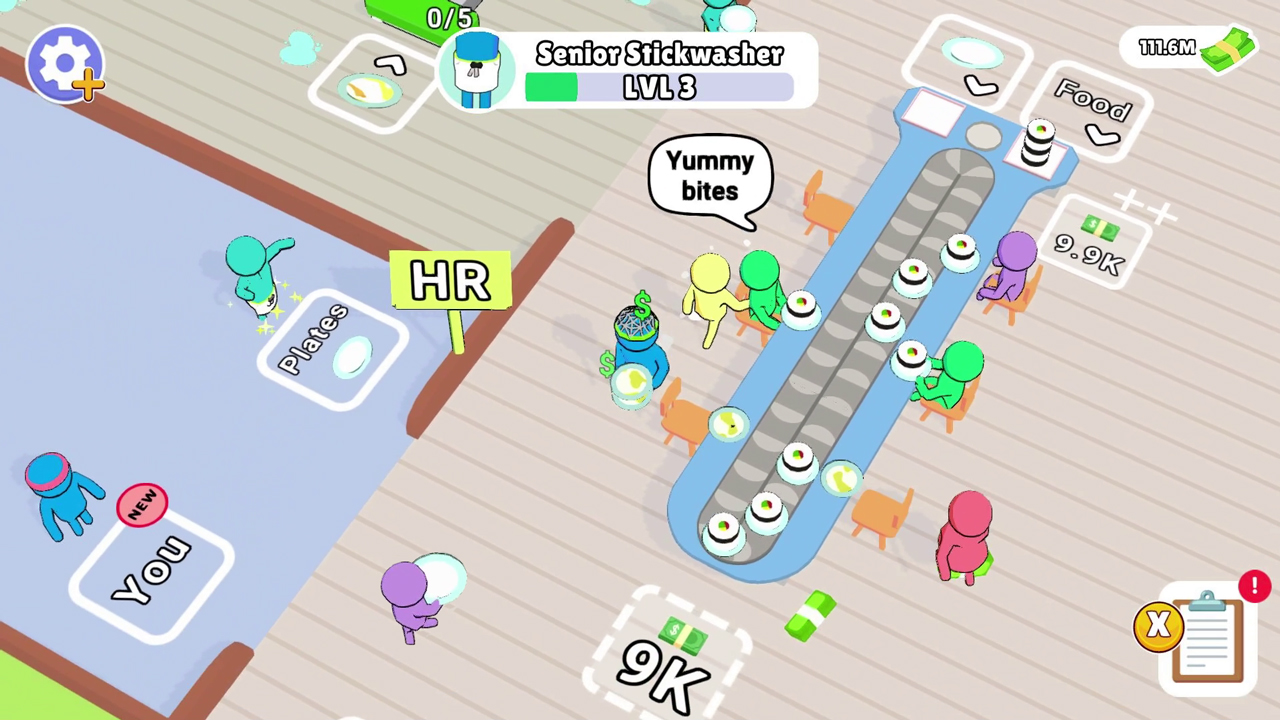Open the clipboard task list
This screenshot has height=720, width=1280.
click(1207, 638)
